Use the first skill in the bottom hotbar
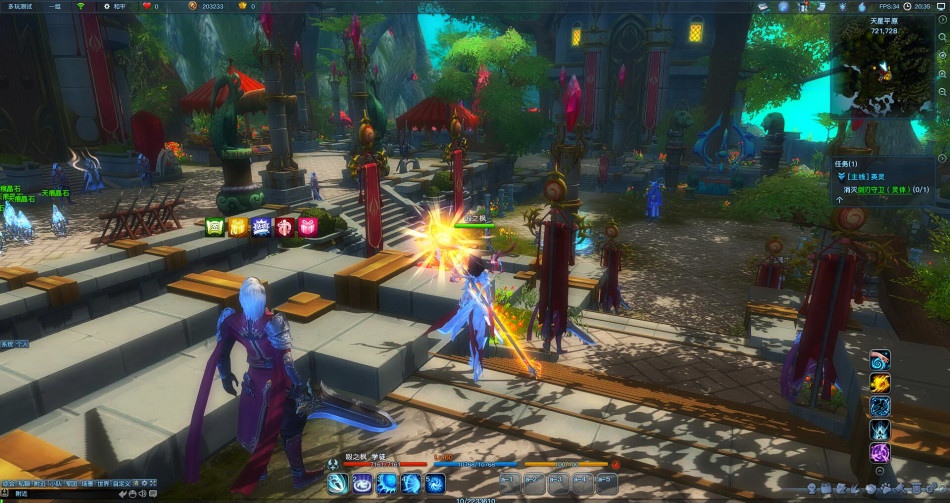This screenshot has height=503, width=950. [x=337, y=484]
